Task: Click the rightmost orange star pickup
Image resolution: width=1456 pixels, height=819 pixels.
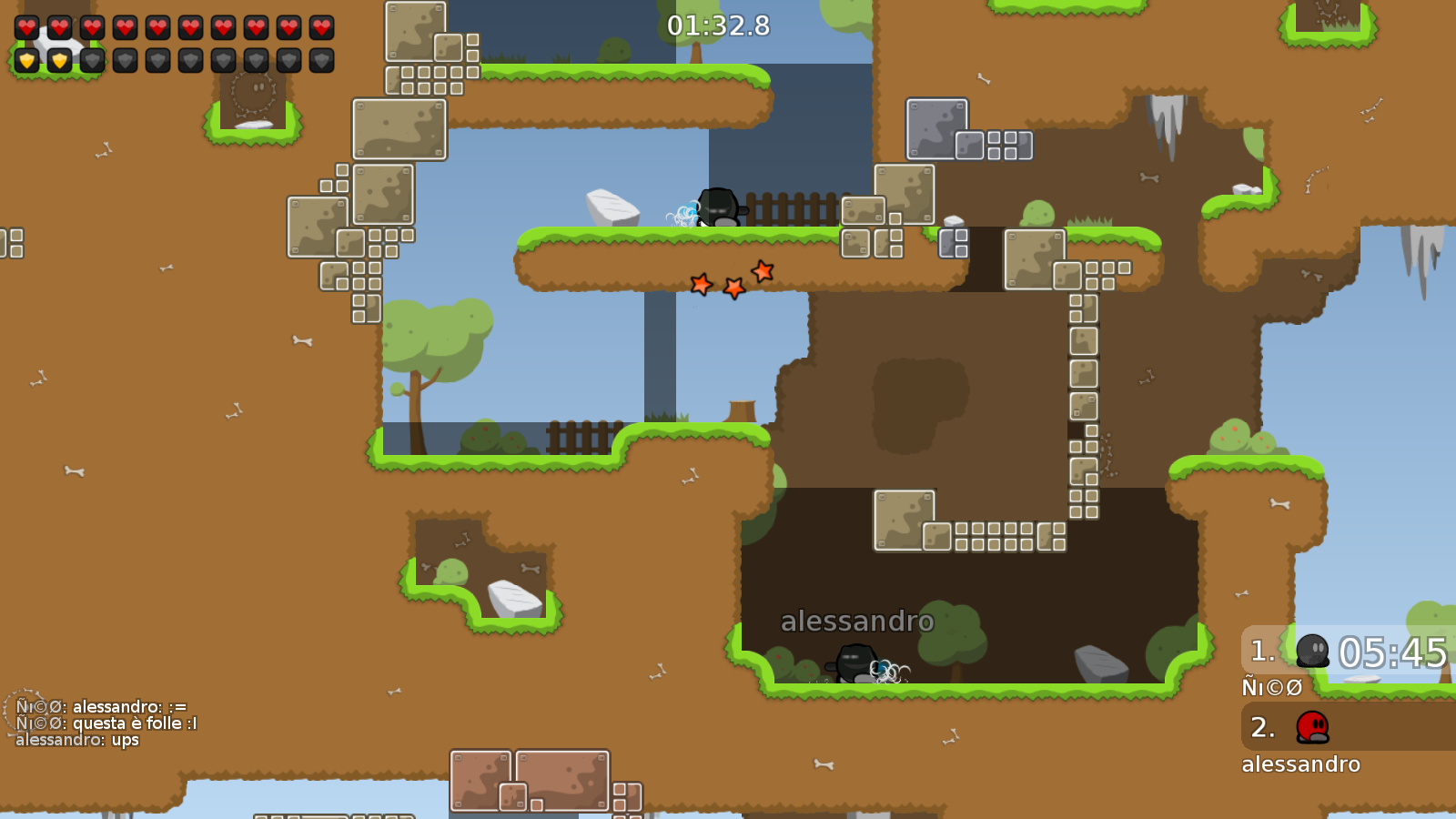Action: [763, 271]
